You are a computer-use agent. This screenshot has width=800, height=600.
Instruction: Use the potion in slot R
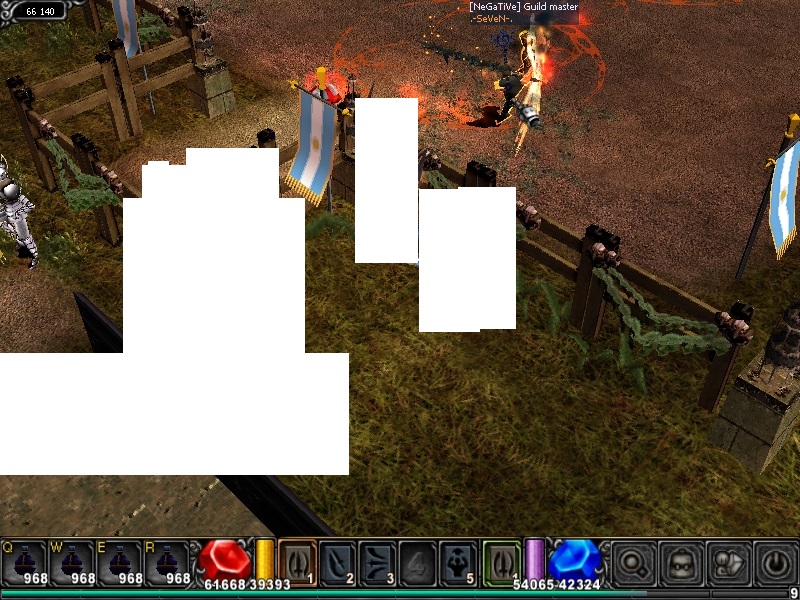click(168, 562)
